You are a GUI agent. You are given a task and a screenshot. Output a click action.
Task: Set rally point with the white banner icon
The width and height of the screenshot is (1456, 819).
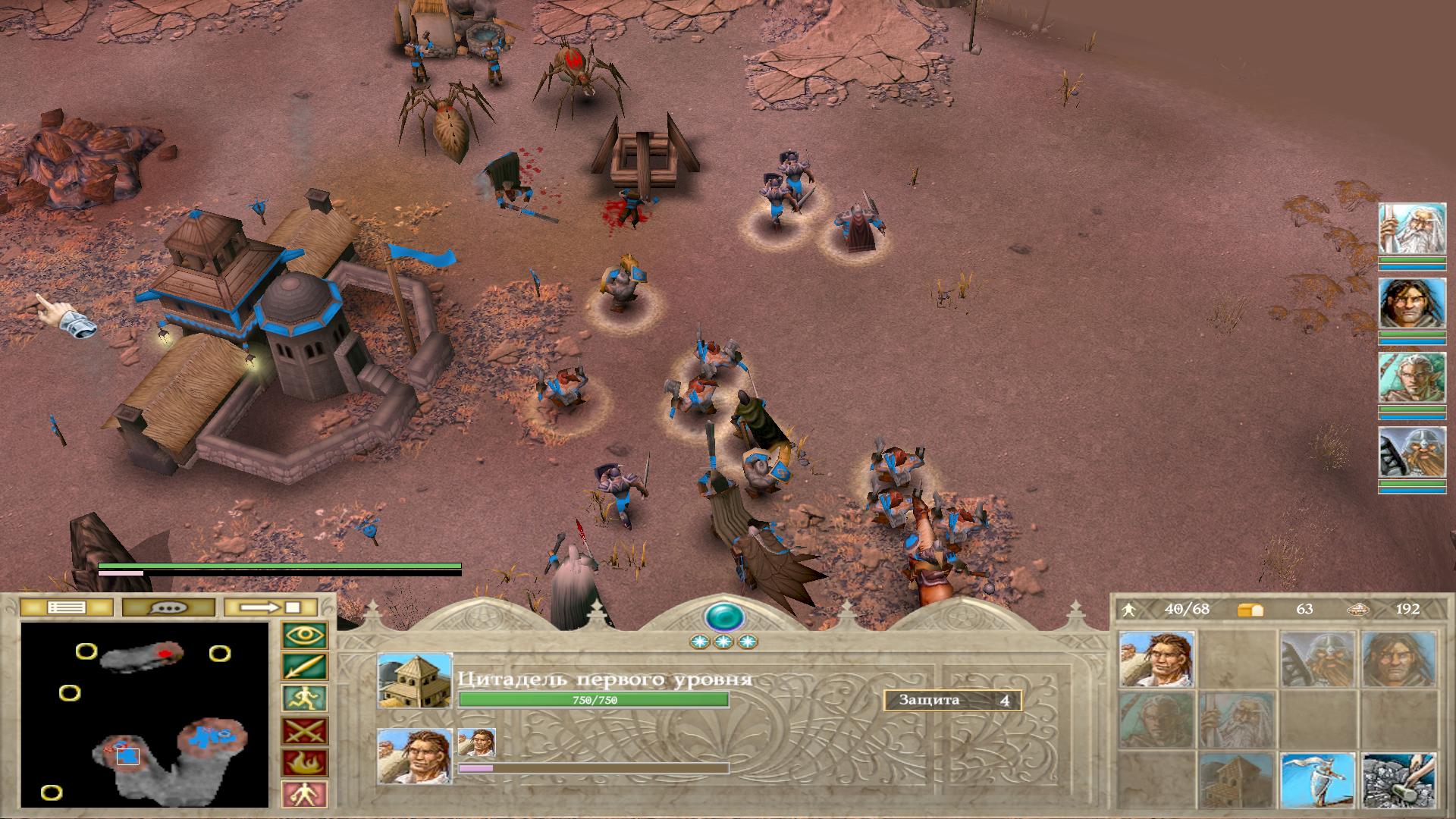(x=1318, y=781)
